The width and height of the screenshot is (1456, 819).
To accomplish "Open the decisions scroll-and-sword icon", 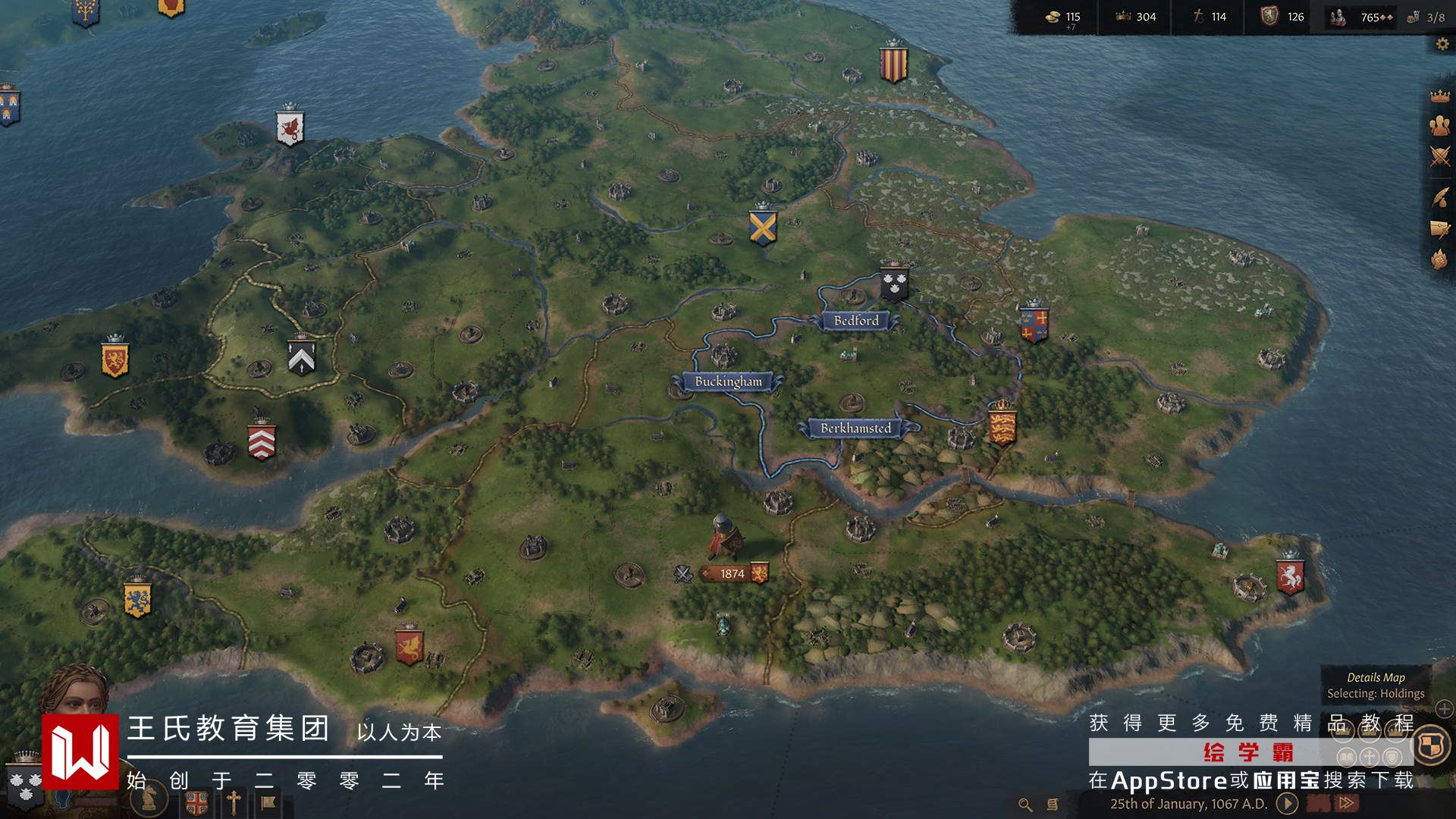I will pos(1439,228).
